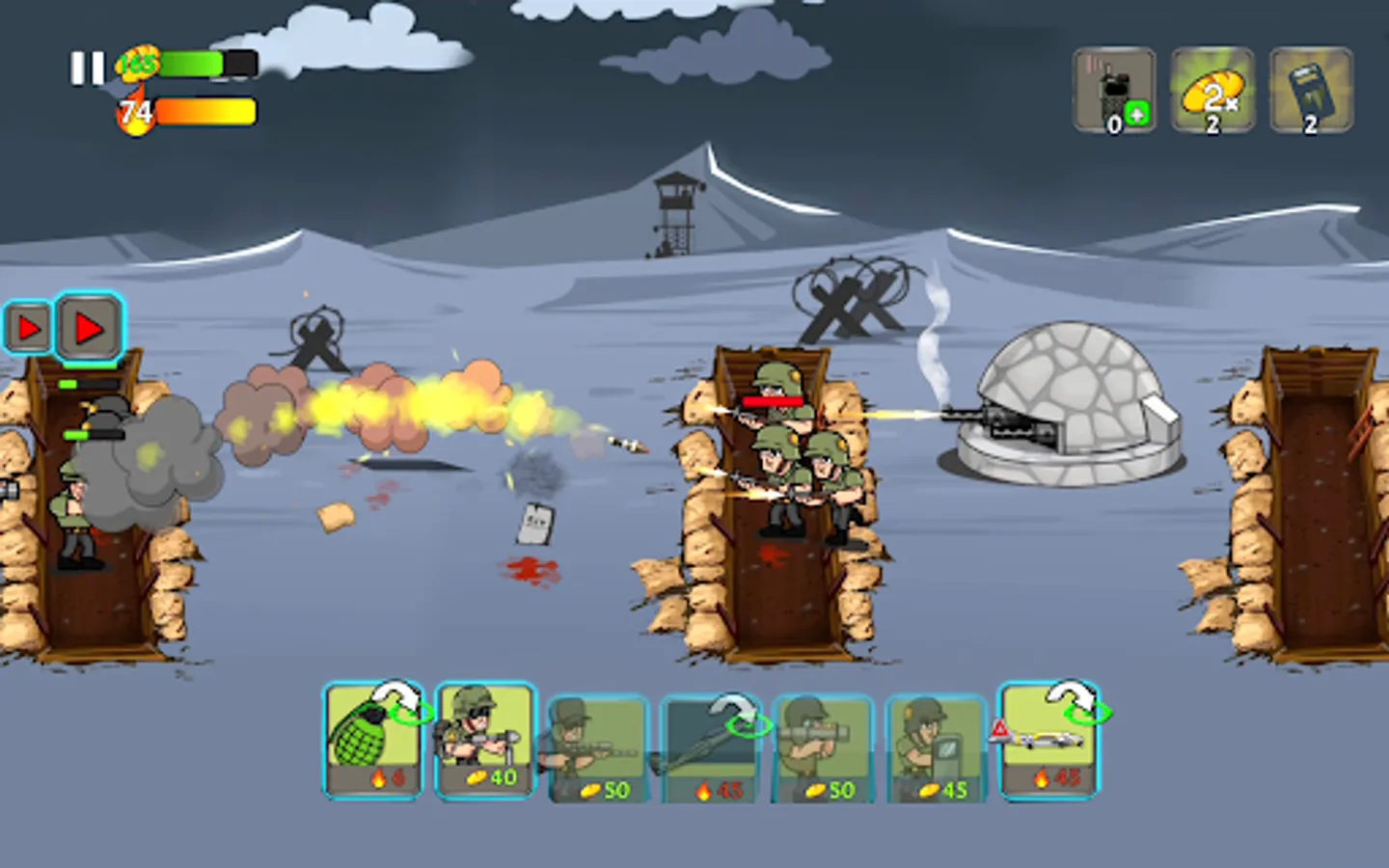Tap the large red forward arrow button
This screenshot has height=868, width=1389.
click(x=90, y=328)
